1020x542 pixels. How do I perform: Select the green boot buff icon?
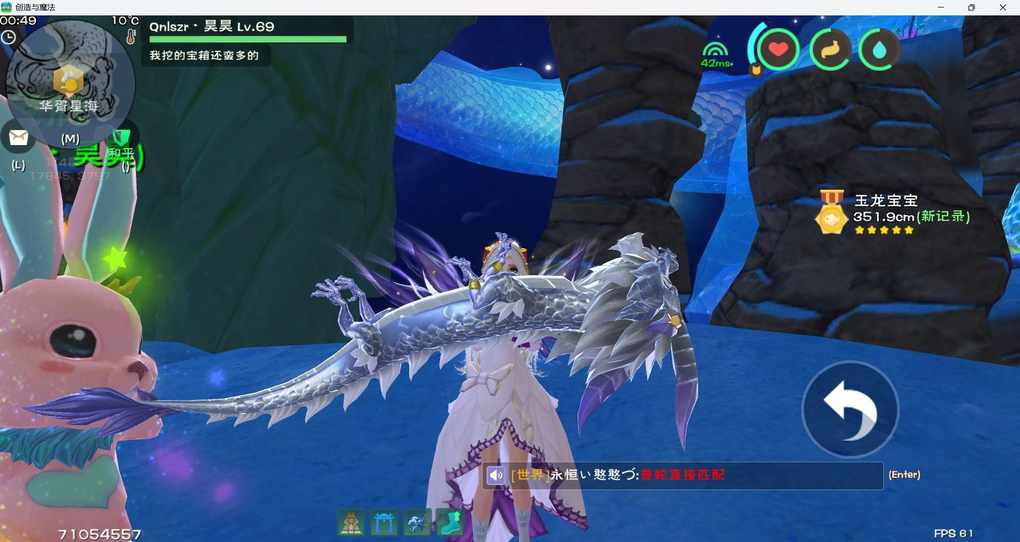tap(449, 521)
